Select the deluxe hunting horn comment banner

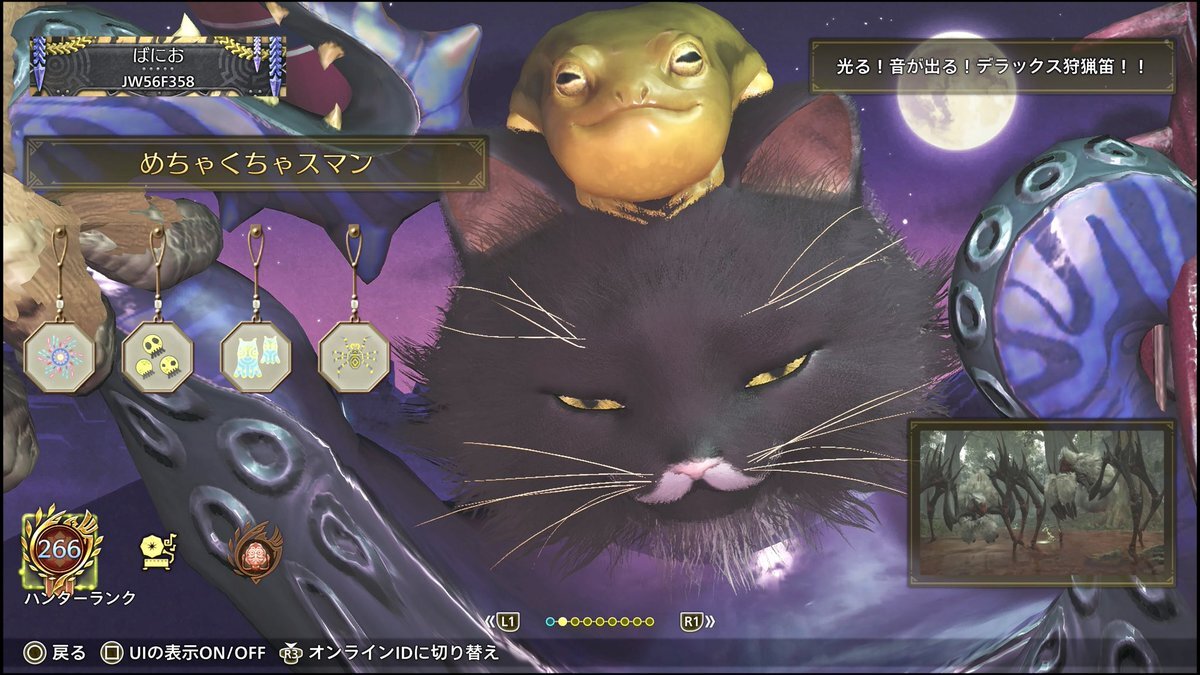click(991, 67)
